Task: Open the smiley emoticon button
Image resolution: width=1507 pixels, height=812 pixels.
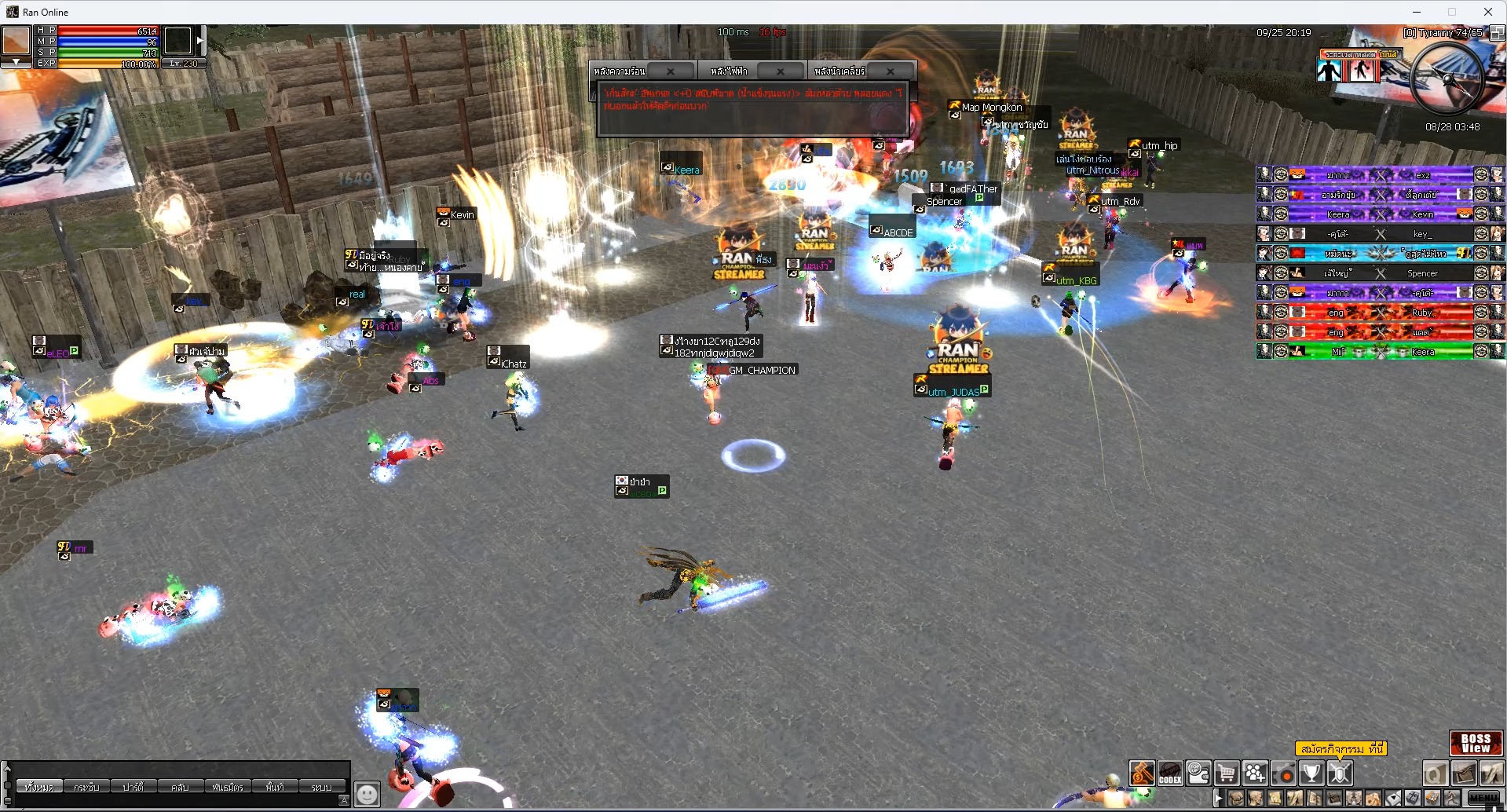Action: click(367, 794)
